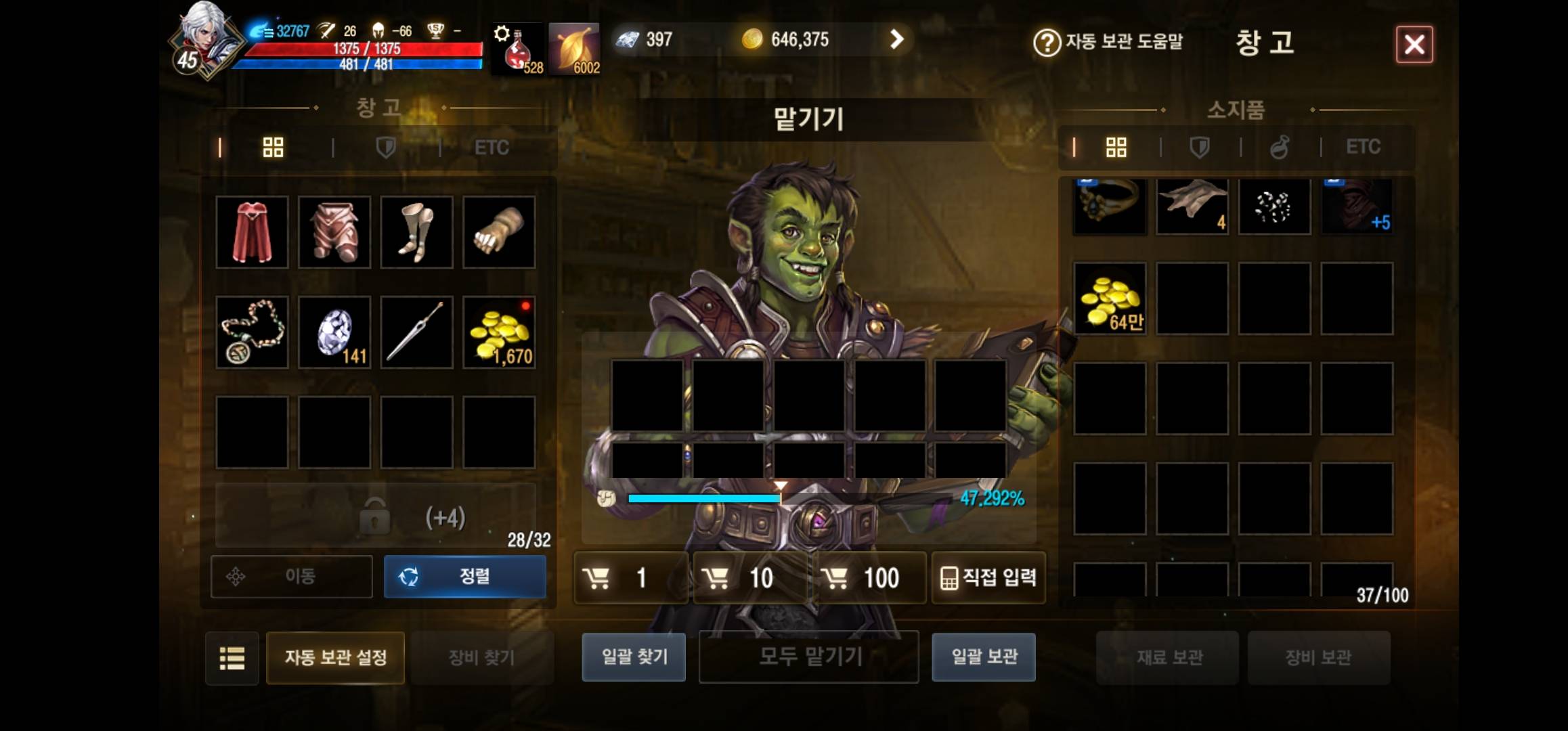Select the quantity 1 cart option
The image size is (1568, 731).
coord(630,577)
